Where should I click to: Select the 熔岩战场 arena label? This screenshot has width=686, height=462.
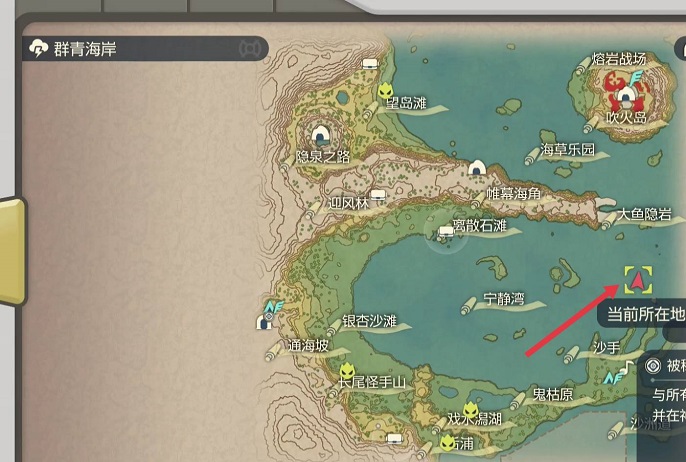(619, 59)
